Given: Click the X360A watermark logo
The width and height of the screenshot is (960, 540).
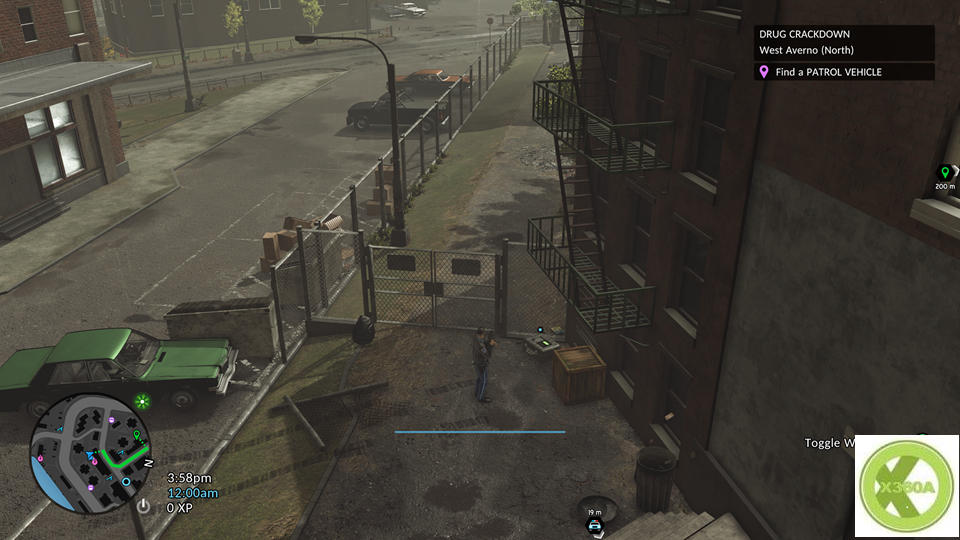Looking at the screenshot, I should [906, 486].
